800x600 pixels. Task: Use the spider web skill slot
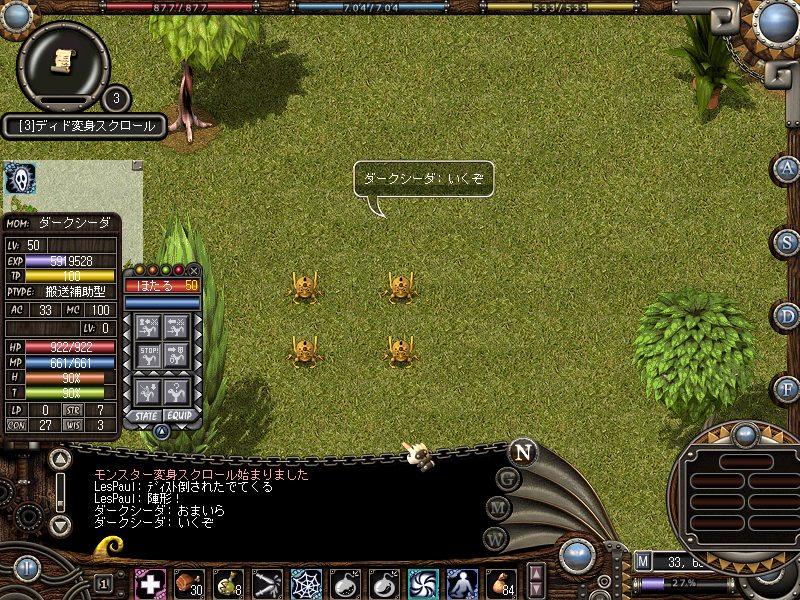point(306,583)
